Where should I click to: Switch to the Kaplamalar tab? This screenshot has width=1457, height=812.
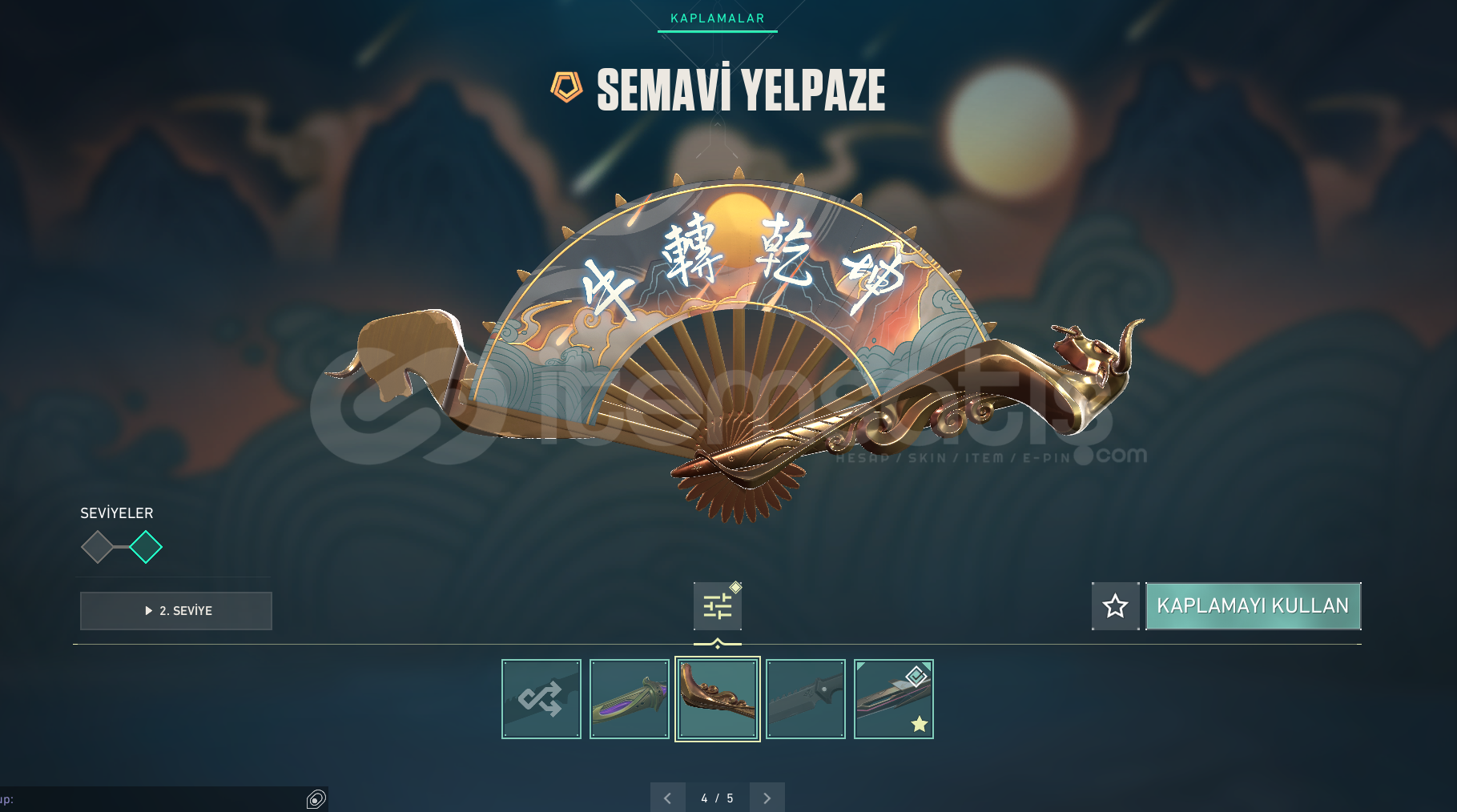(x=717, y=18)
